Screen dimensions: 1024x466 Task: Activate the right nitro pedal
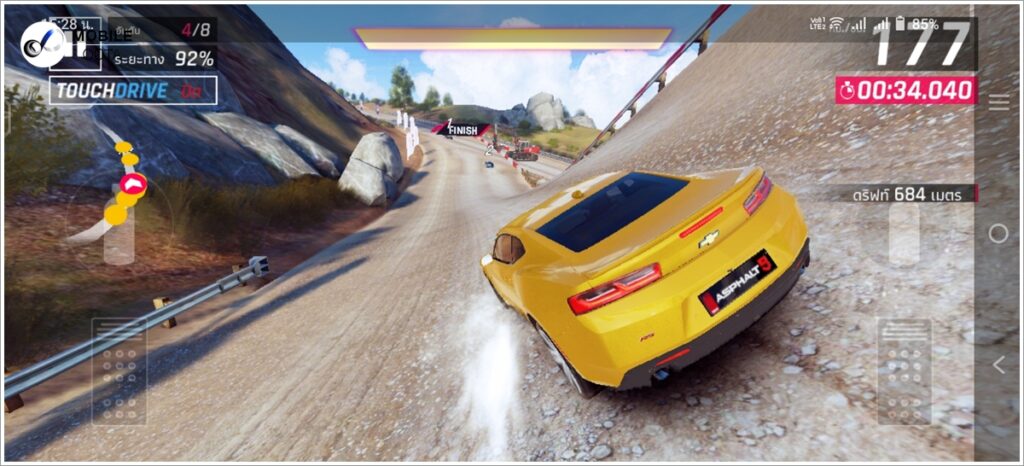tap(903, 372)
